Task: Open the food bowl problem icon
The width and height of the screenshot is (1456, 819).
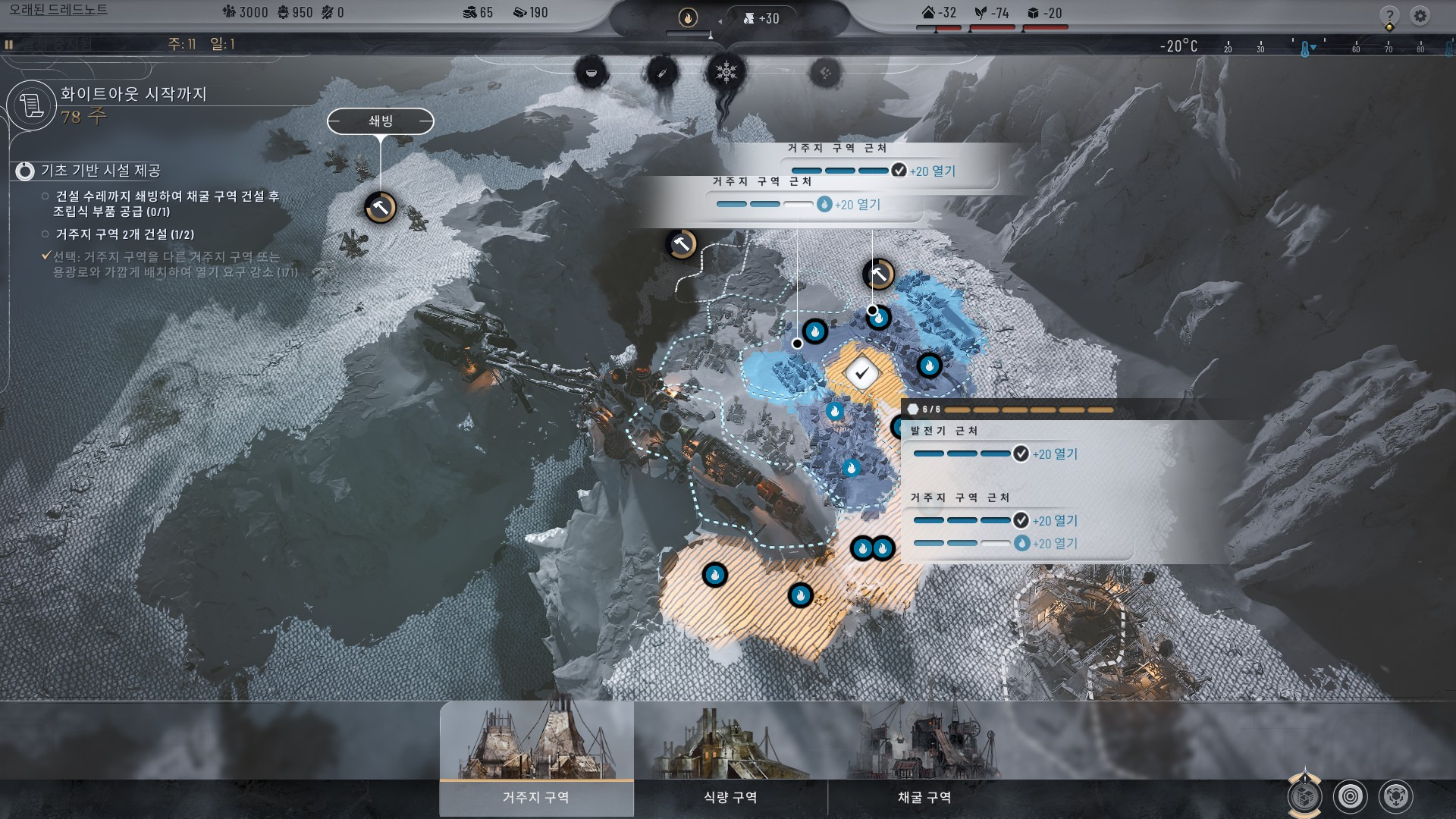Action: coord(591,73)
